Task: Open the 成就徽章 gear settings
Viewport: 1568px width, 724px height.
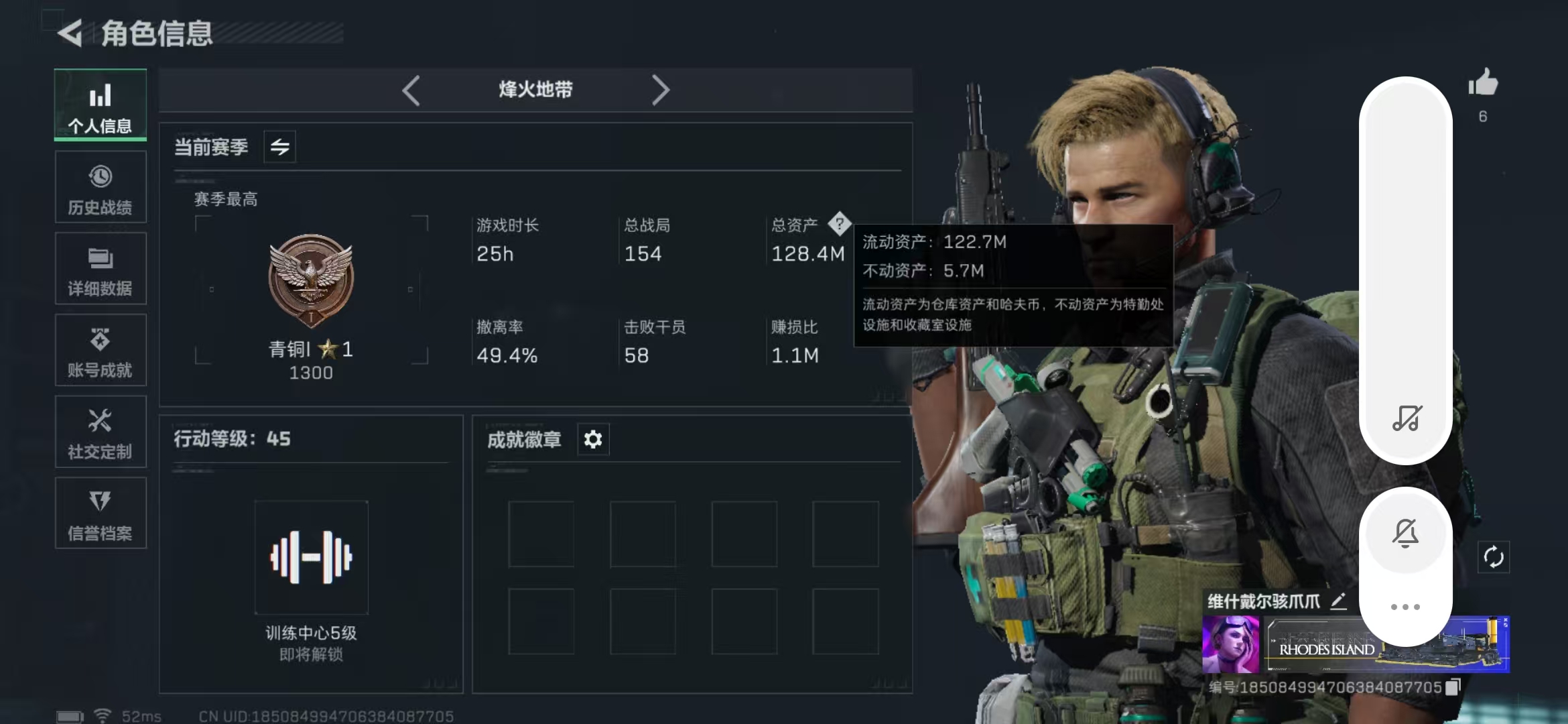Action: 593,440
